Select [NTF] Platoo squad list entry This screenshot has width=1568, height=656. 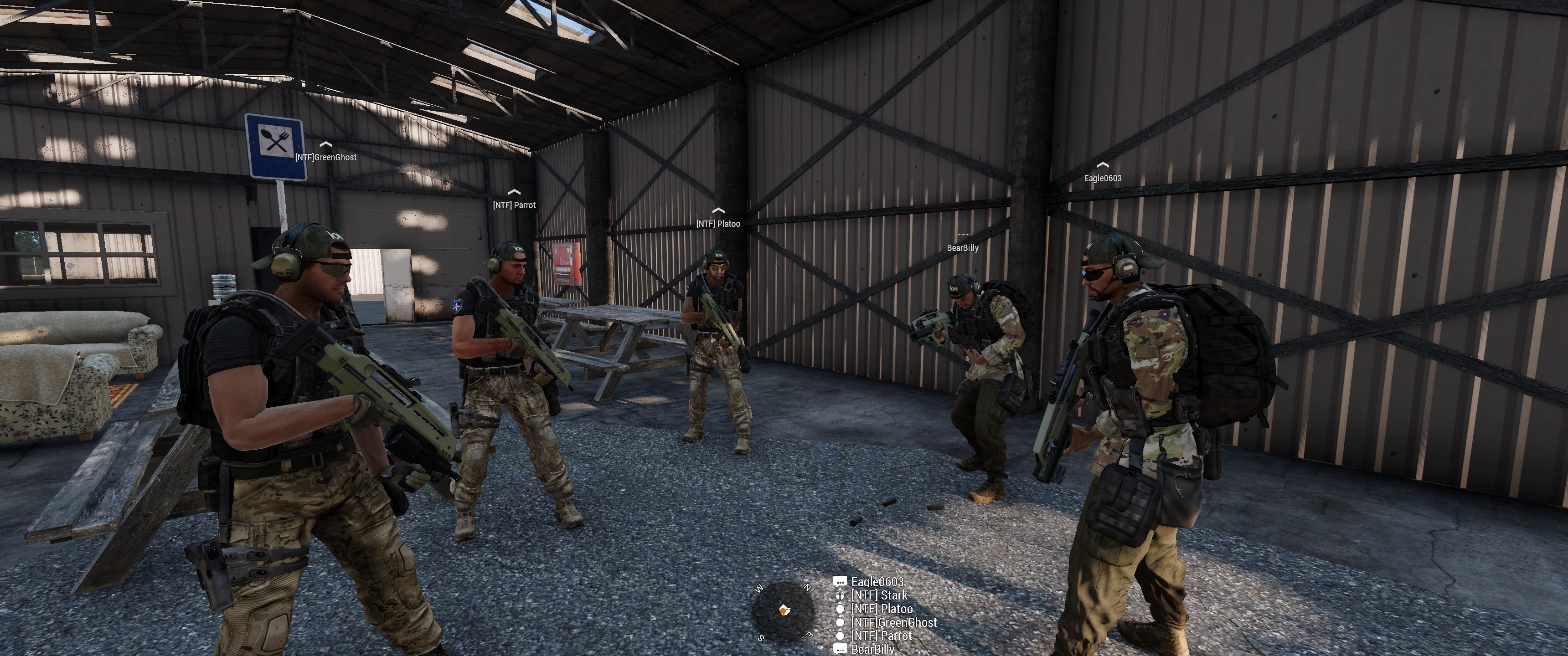tap(882, 609)
